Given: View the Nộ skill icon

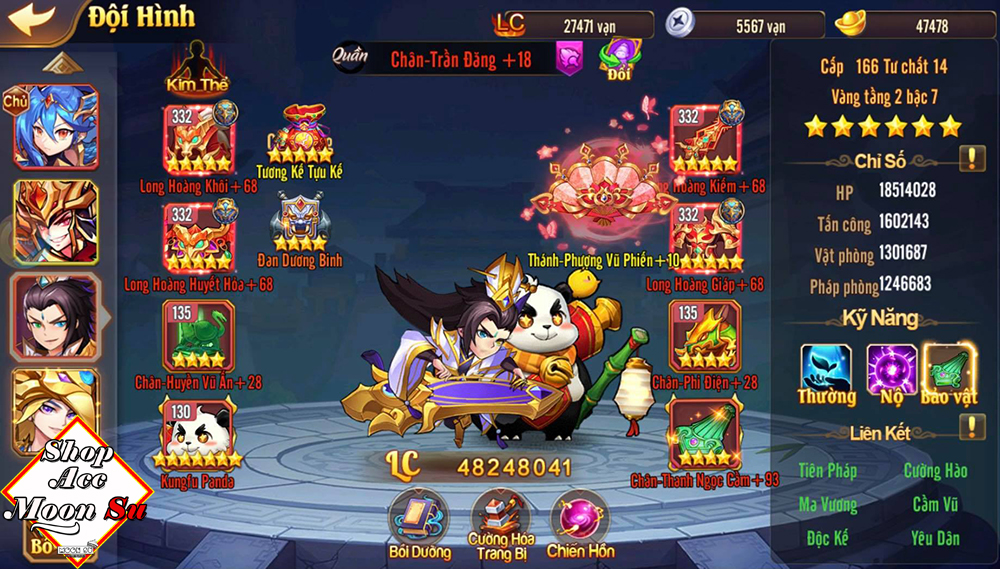Looking at the screenshot, I should [x=890, y=368].
